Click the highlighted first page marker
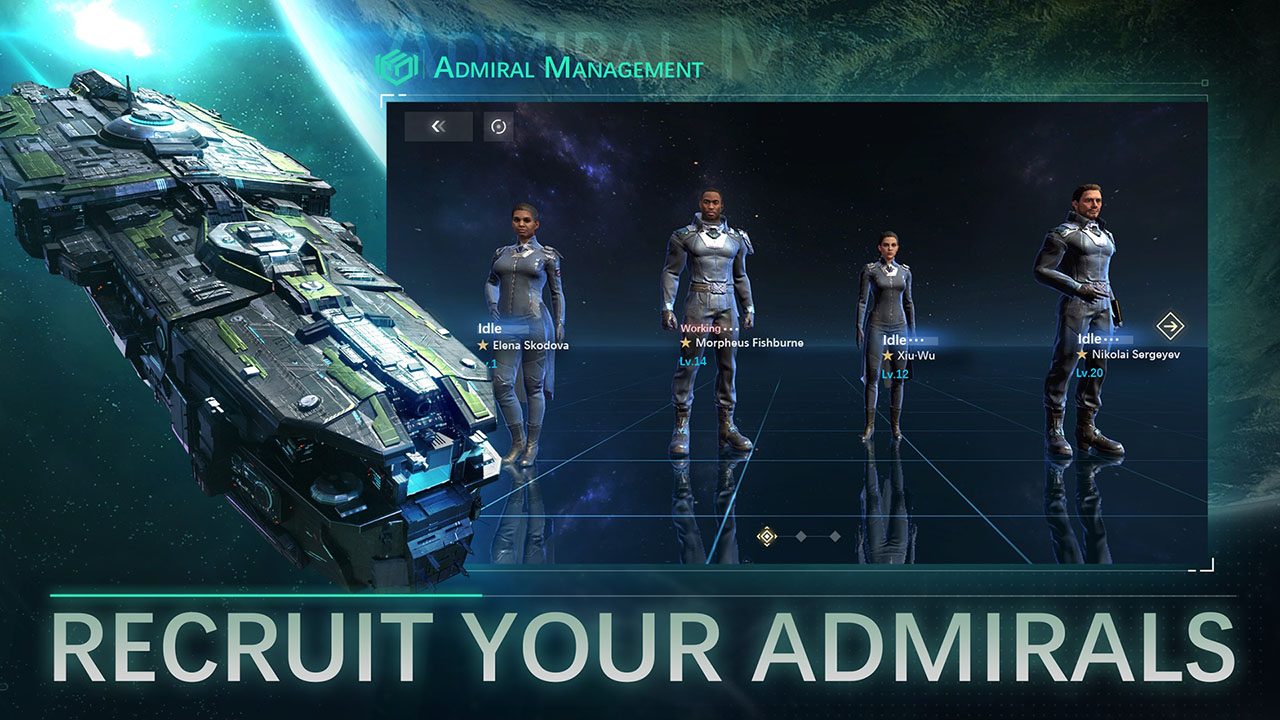This screenshot has width=1280, height=720. (x=766, y=537)
